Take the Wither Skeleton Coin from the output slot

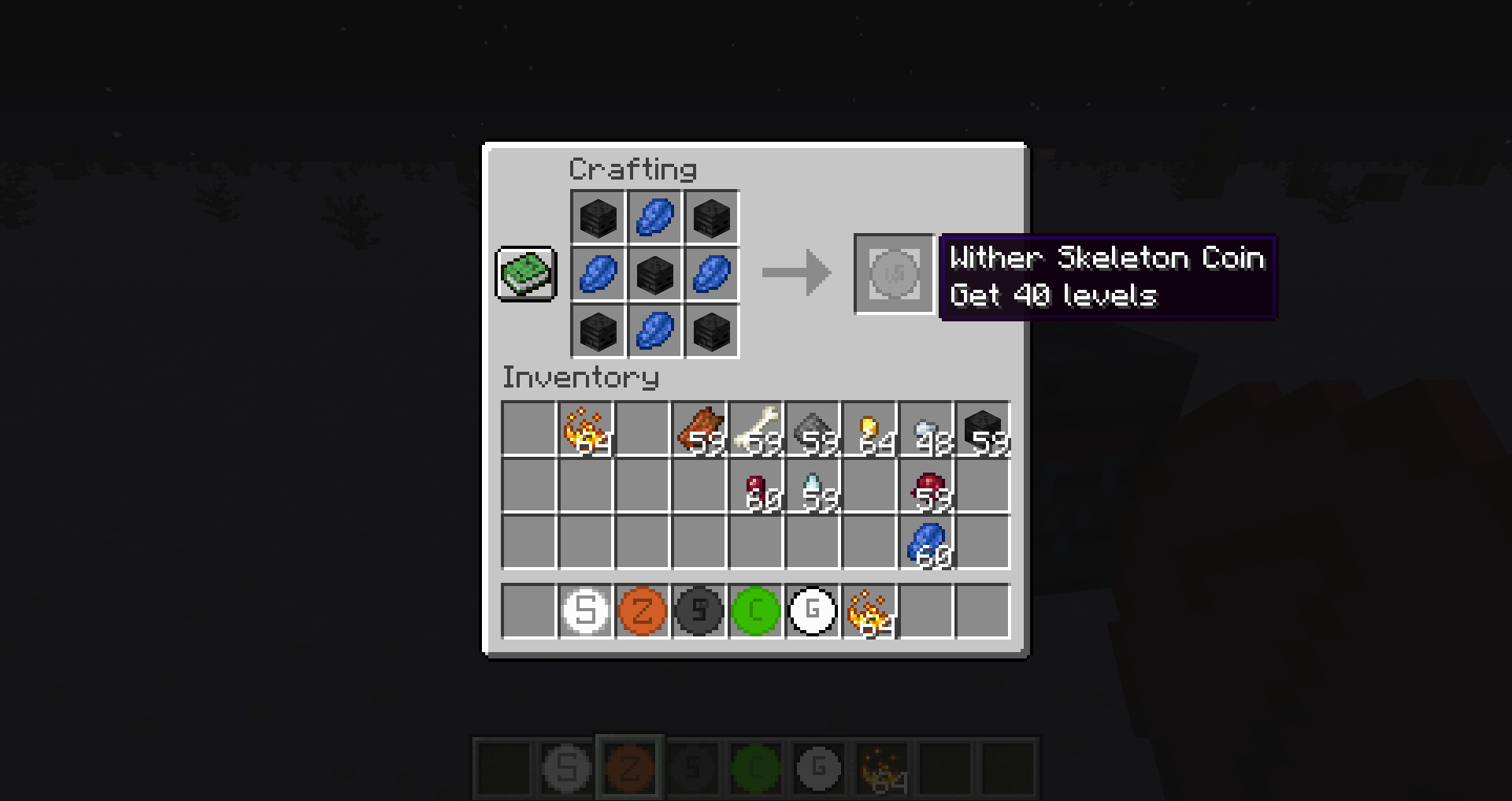pos(895,275)
